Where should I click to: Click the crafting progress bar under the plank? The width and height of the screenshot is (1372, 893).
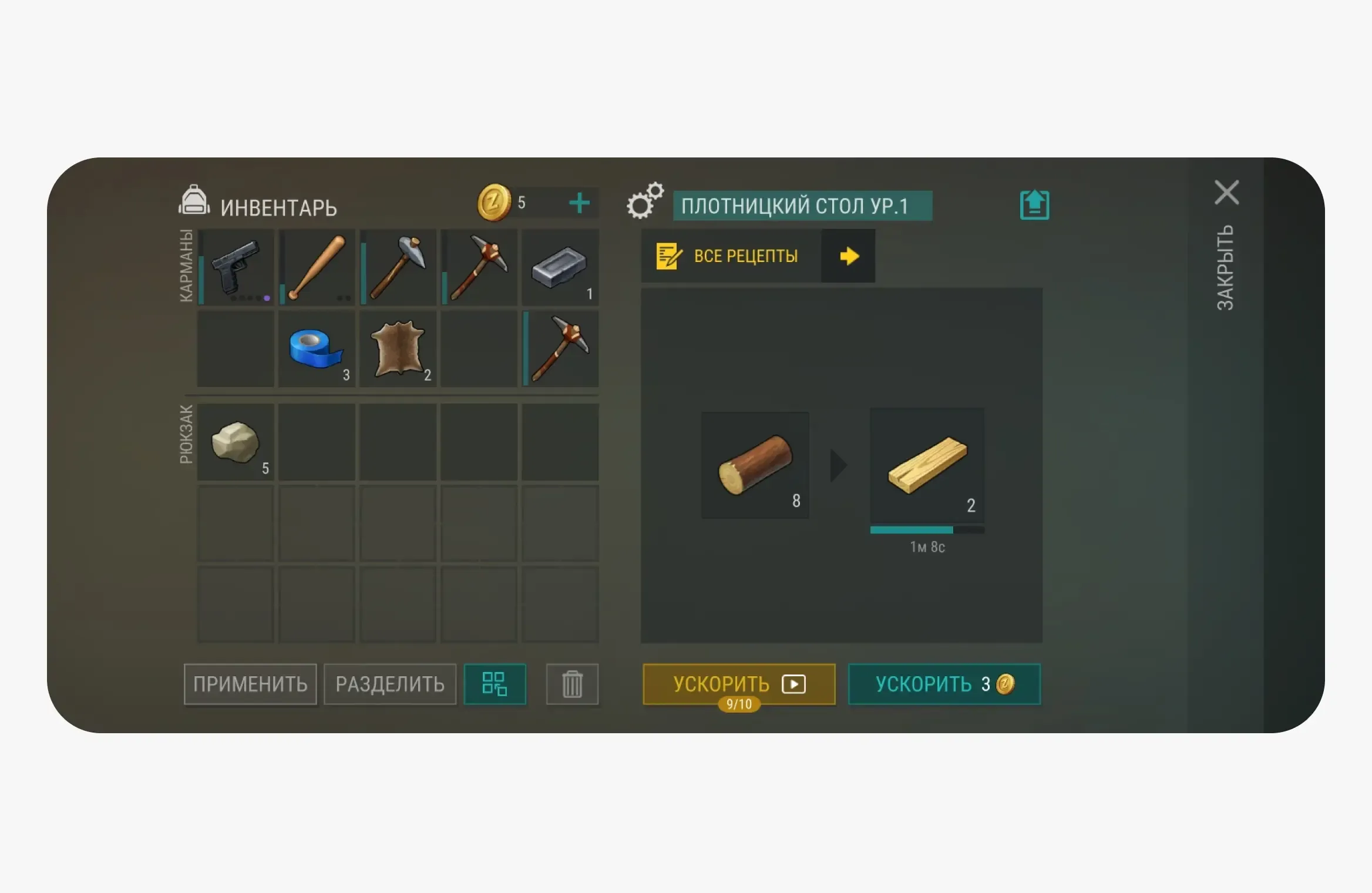[927, 529]
